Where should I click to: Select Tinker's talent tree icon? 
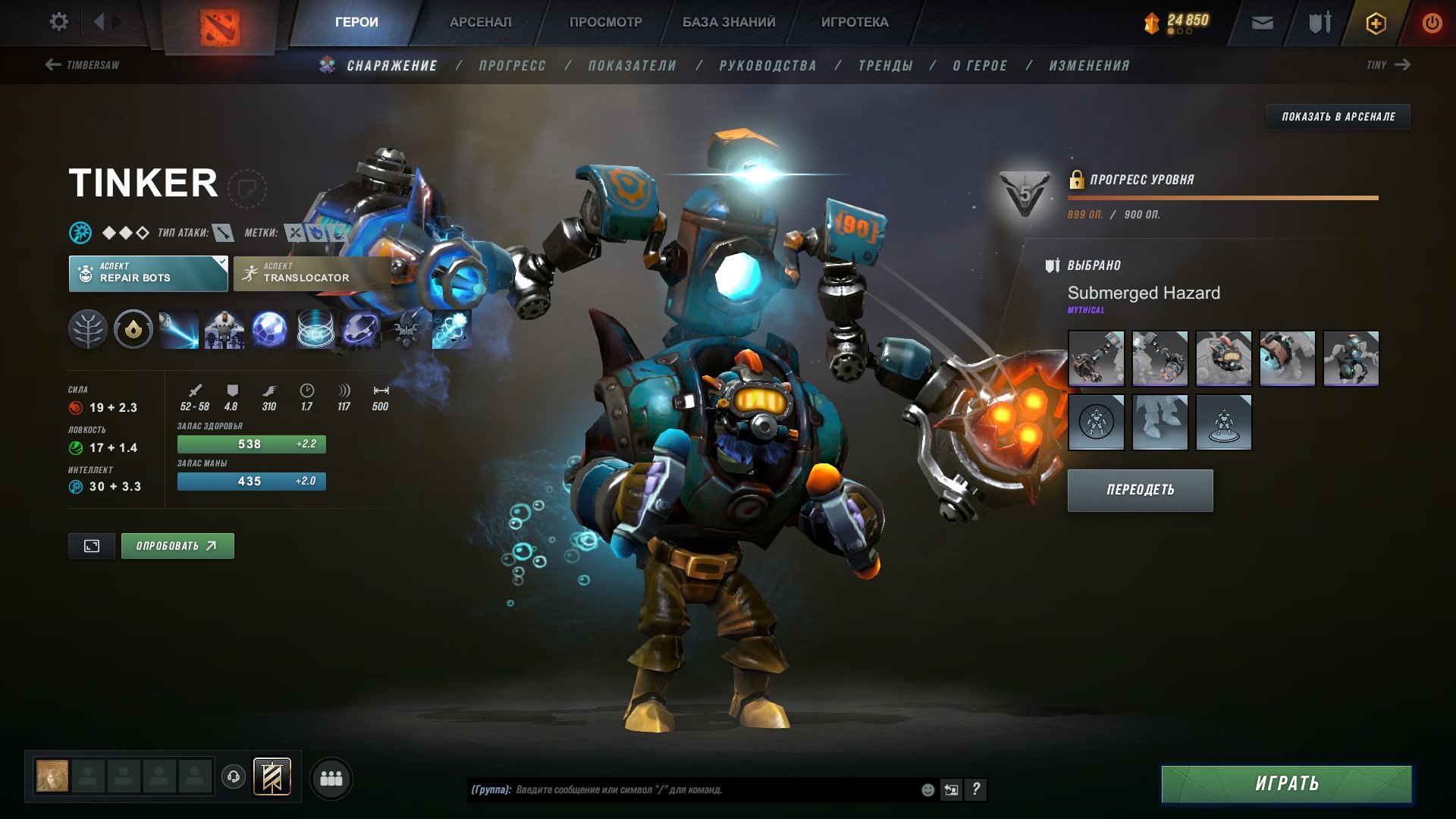pyautogui.click(x=89, y=329)
